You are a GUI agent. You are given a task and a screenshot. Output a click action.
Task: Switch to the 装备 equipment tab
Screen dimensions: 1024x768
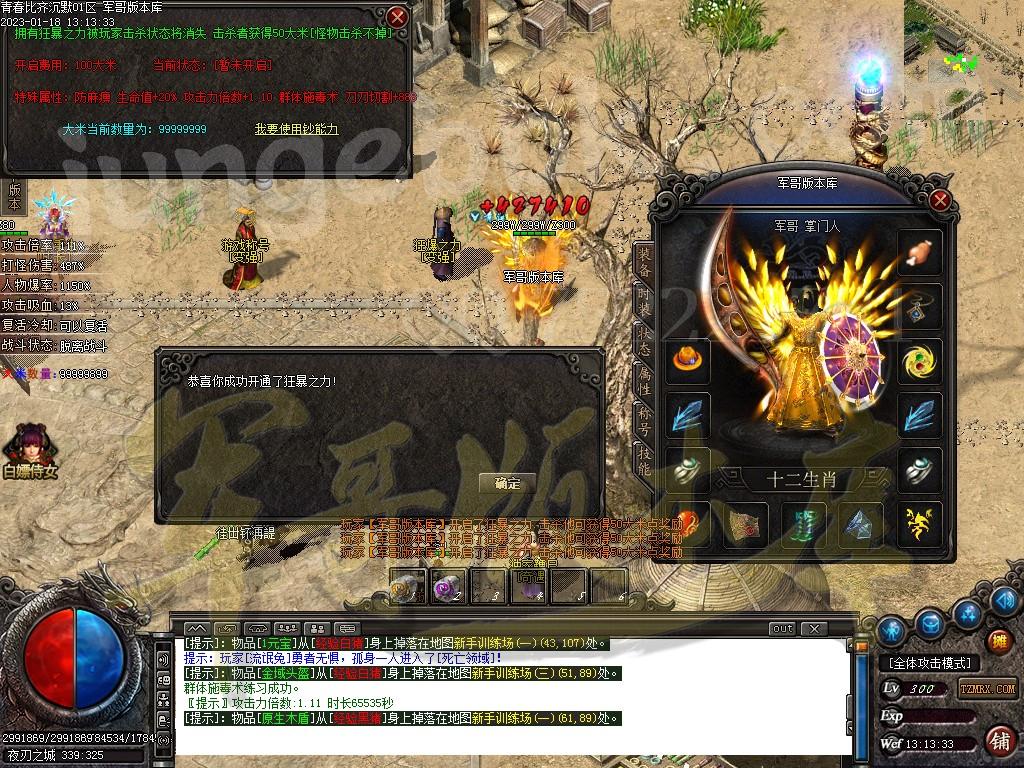(x=645, y=262)
